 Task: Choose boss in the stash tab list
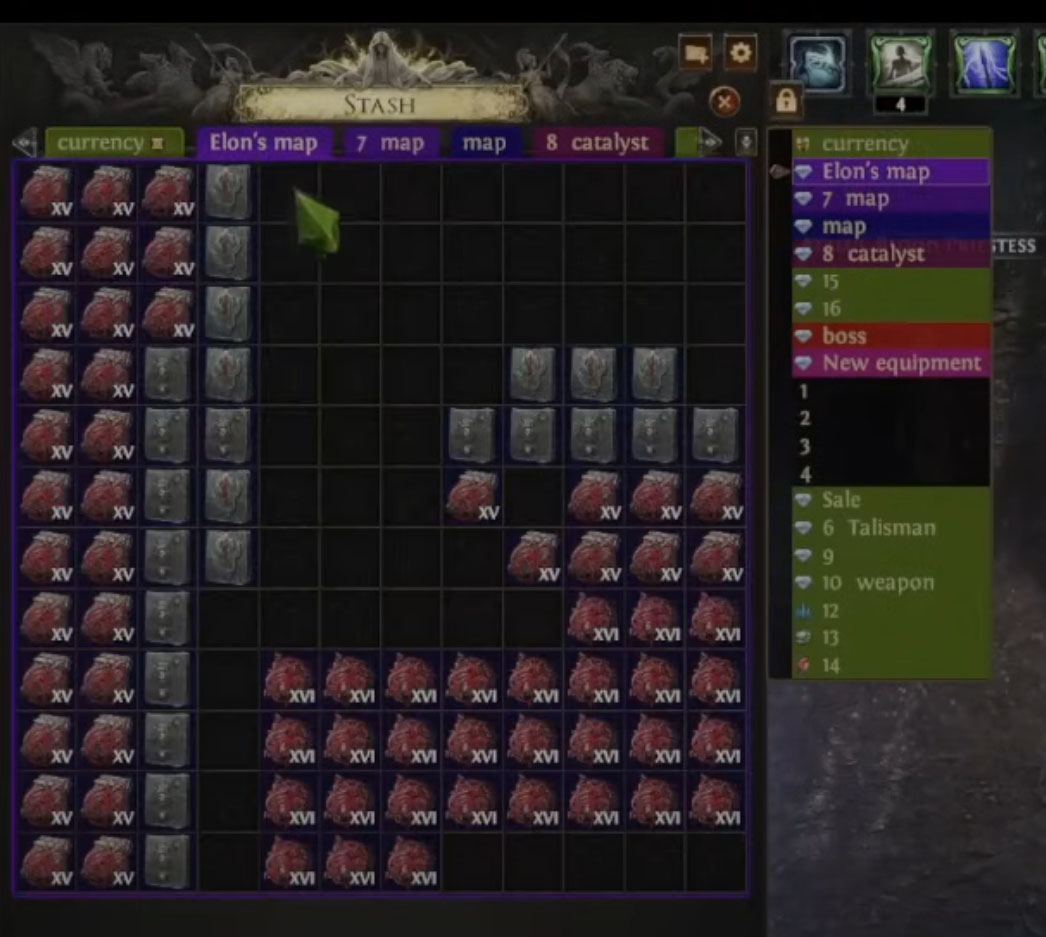click(x=892, y=336)
